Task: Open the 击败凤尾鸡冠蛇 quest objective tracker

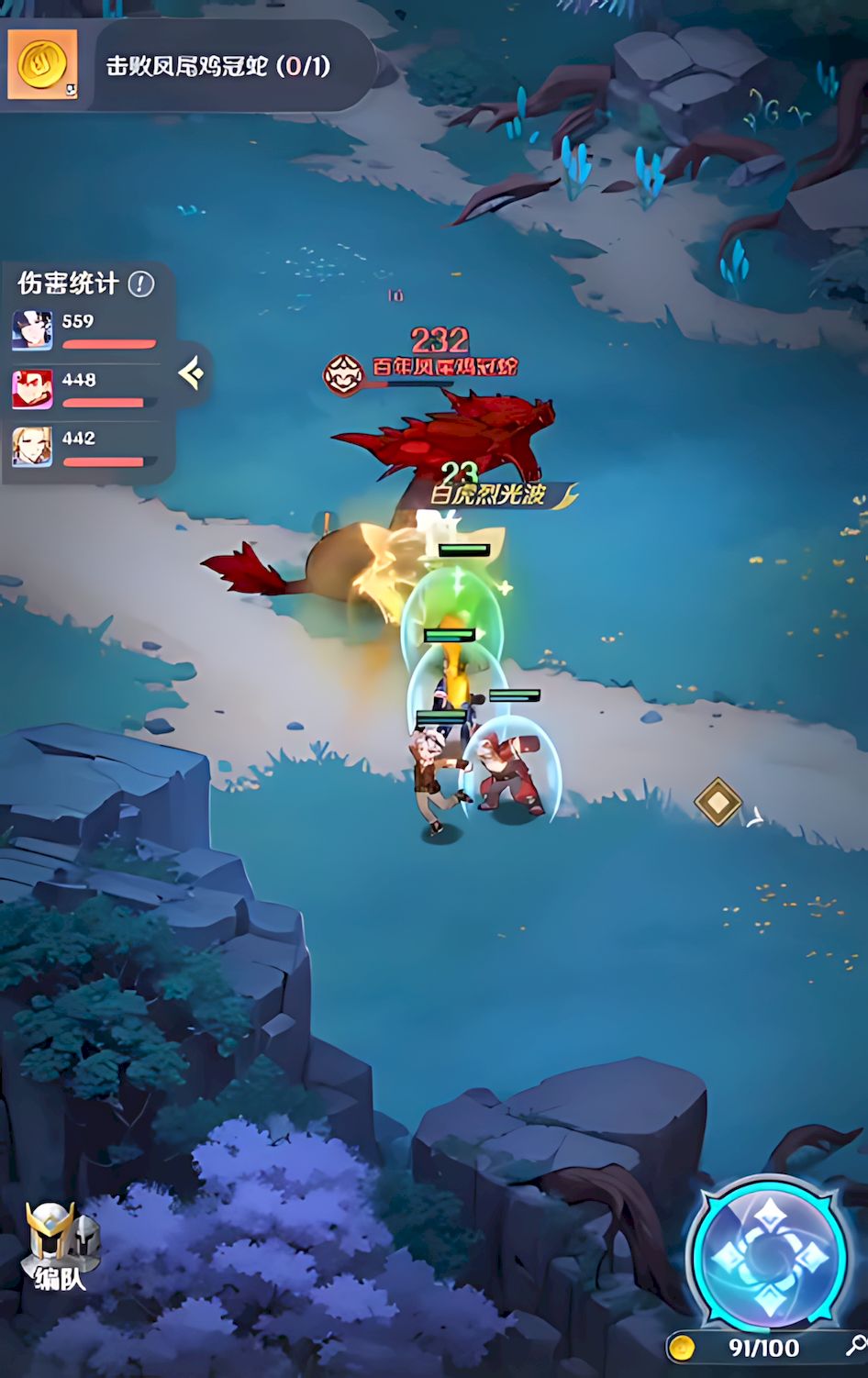Action: pyautogui.click(x=217, y=66)
